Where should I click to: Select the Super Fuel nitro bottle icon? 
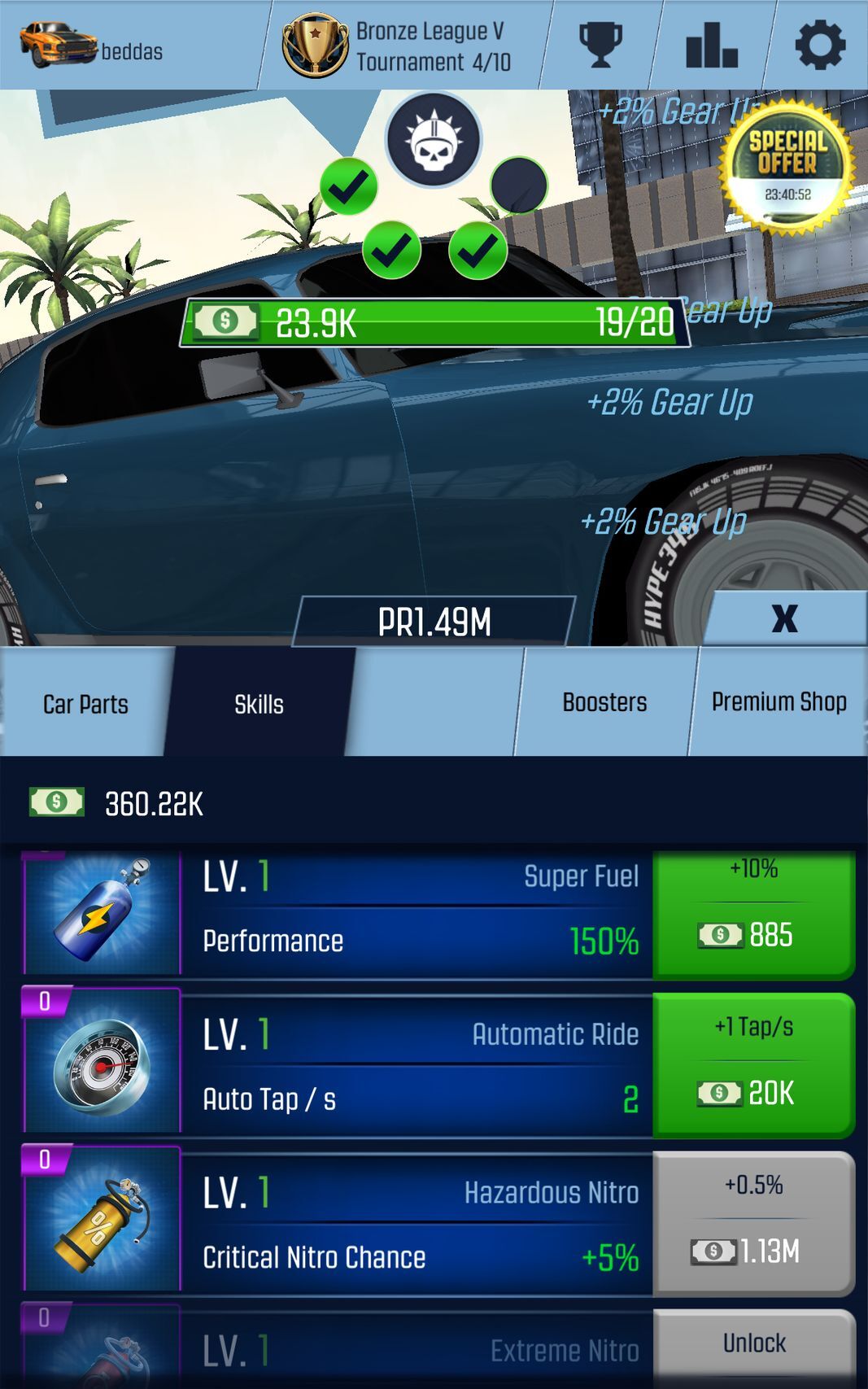(103, 913)
